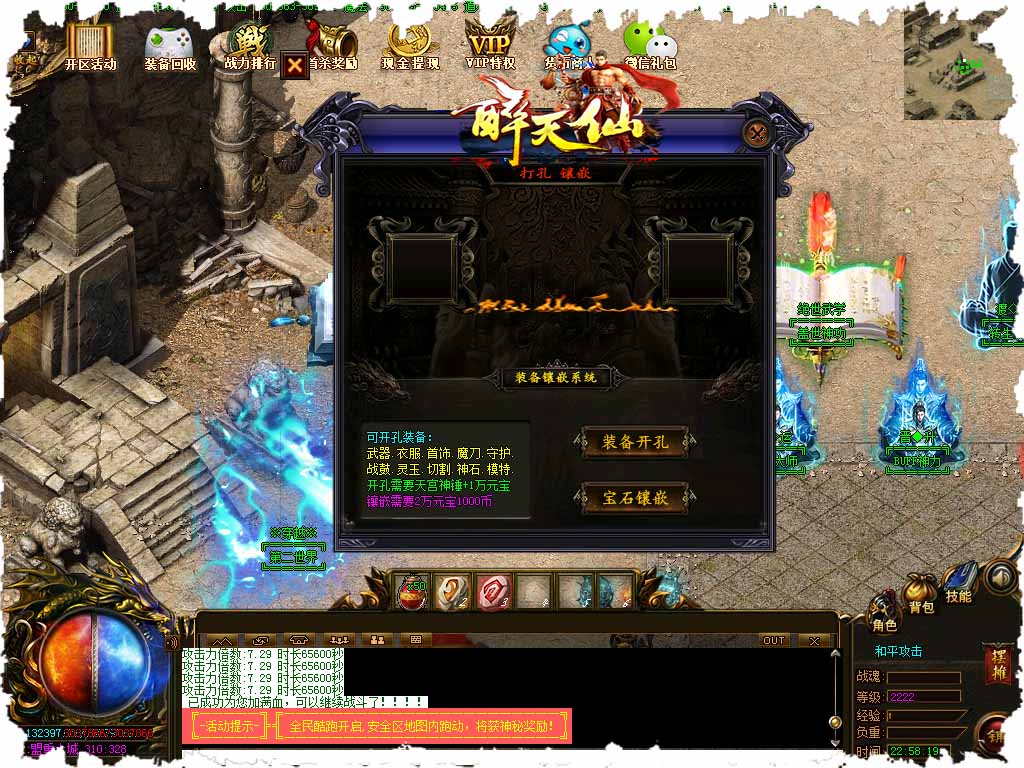Open the 装备回收 equipment recycle menu
The height and width of the screenshot is (768, 1024).
click(x=170, y=47)
